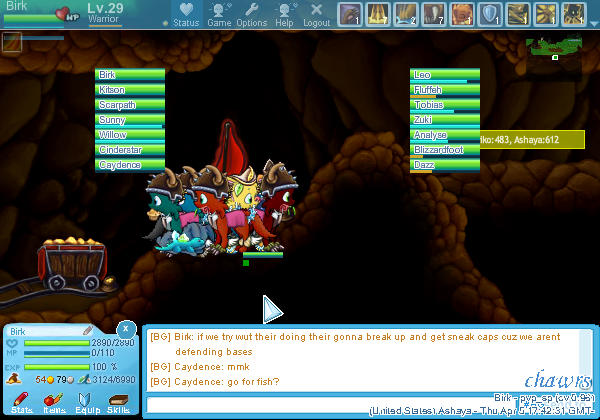
Task: Open the Status menu
Action: [186, 15]
